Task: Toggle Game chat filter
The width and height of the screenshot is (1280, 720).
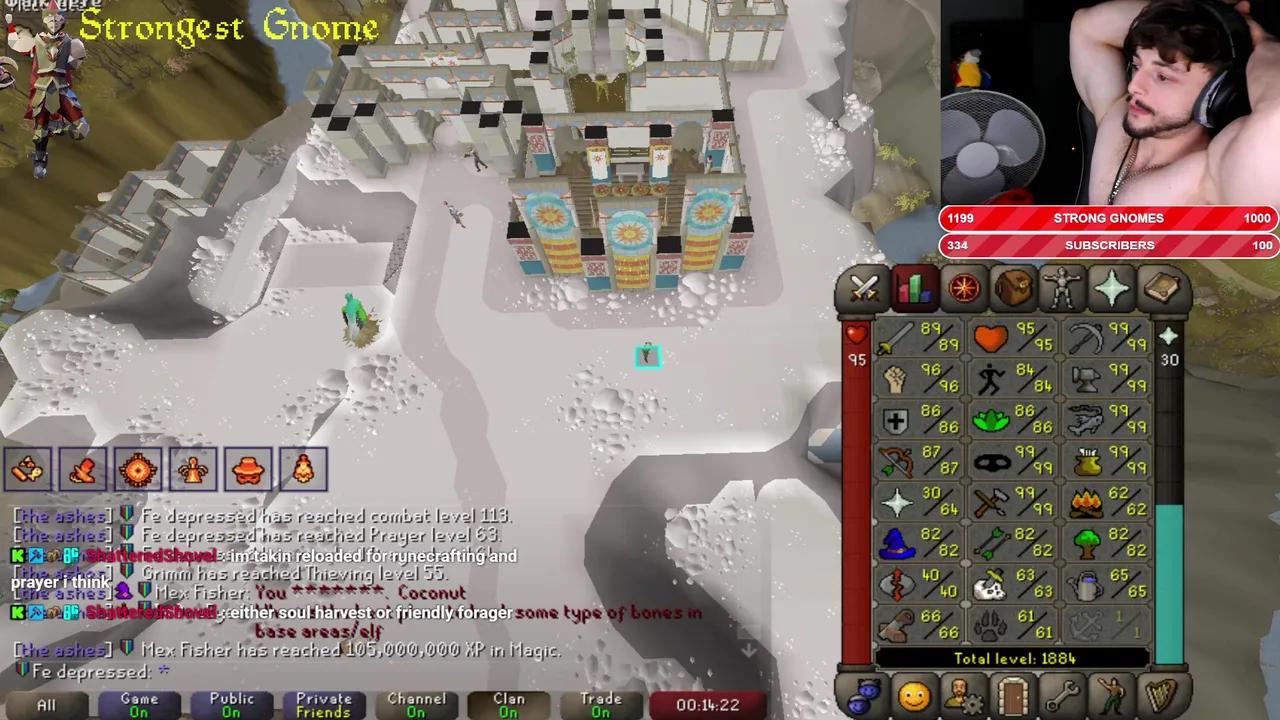Action: pyautogui.click(x=139, y=703)
